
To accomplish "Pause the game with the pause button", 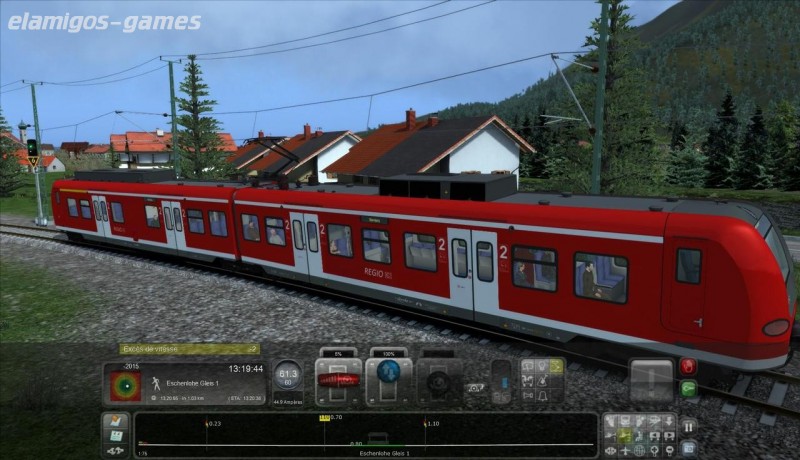I will (x=688, y=425).
